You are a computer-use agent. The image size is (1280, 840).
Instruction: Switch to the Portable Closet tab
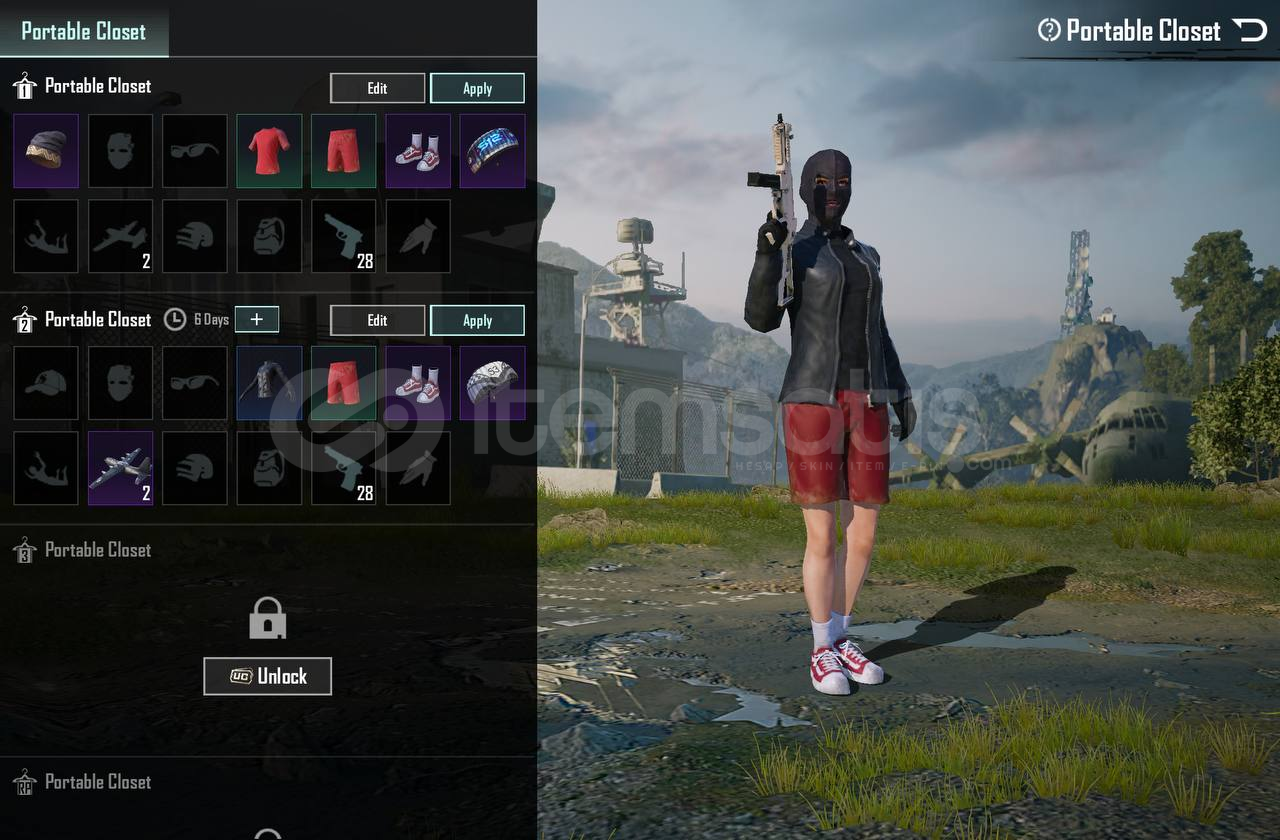click(x=84, y=31)
